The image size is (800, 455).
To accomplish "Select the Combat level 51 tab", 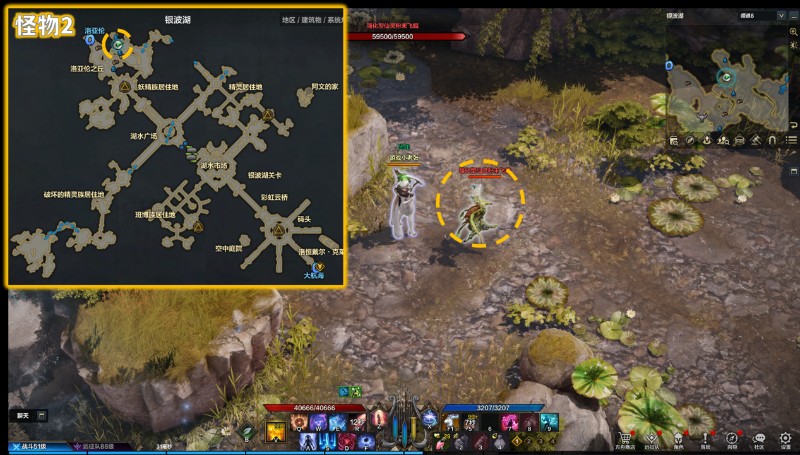I will (x=30, y=446).
